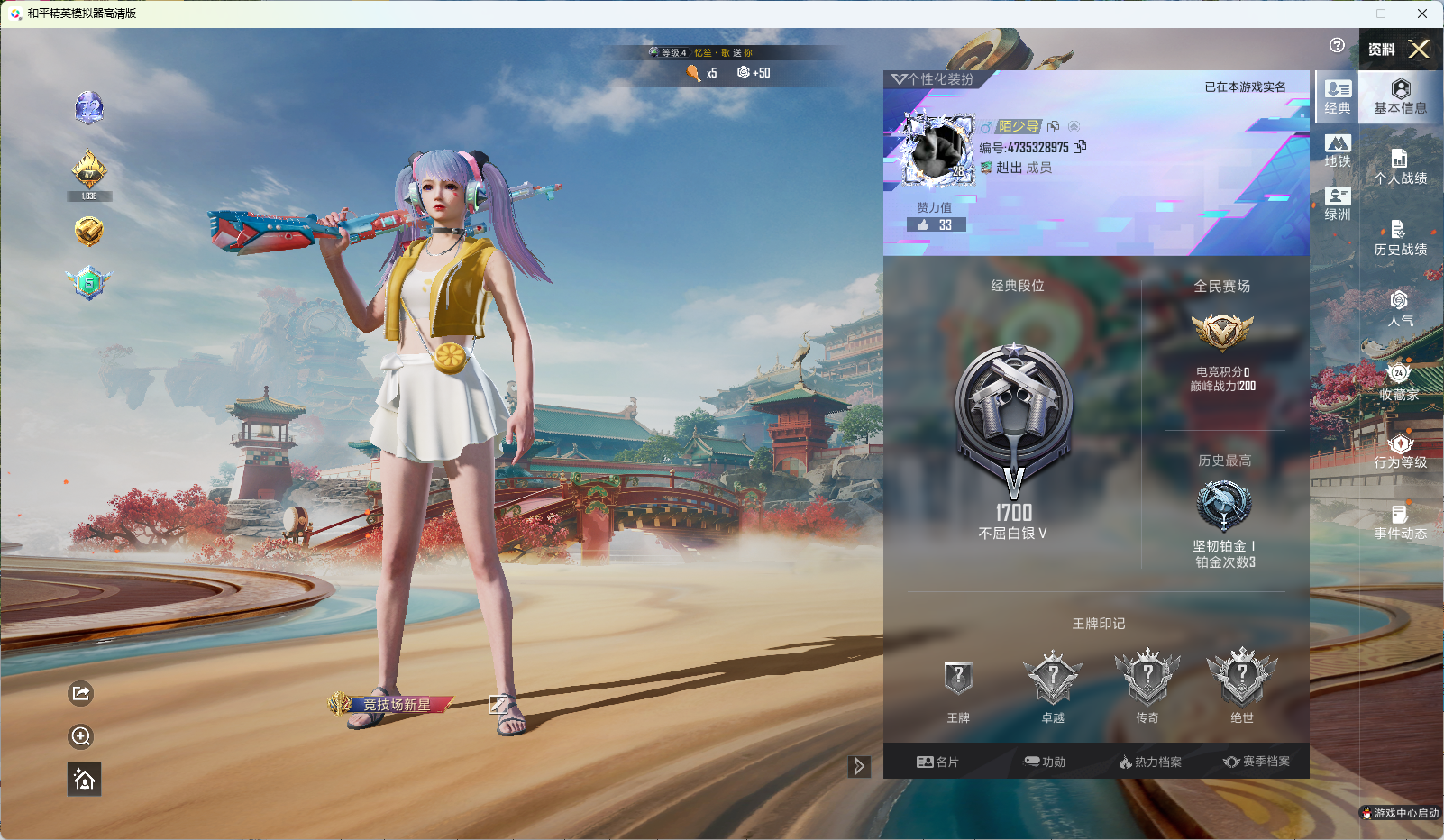Click the magnifier zoom-in button
The height and width of the screenshot is (840, 1444).
(81, 736)
